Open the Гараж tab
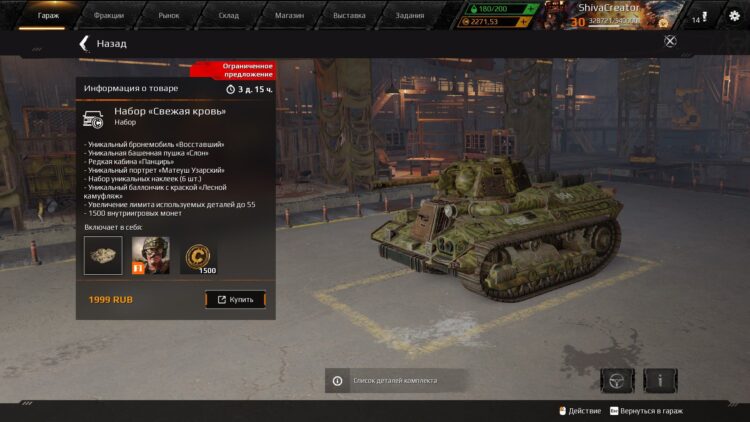The height and width of the screenshot is (422, 750). click(x=48, y=15)
